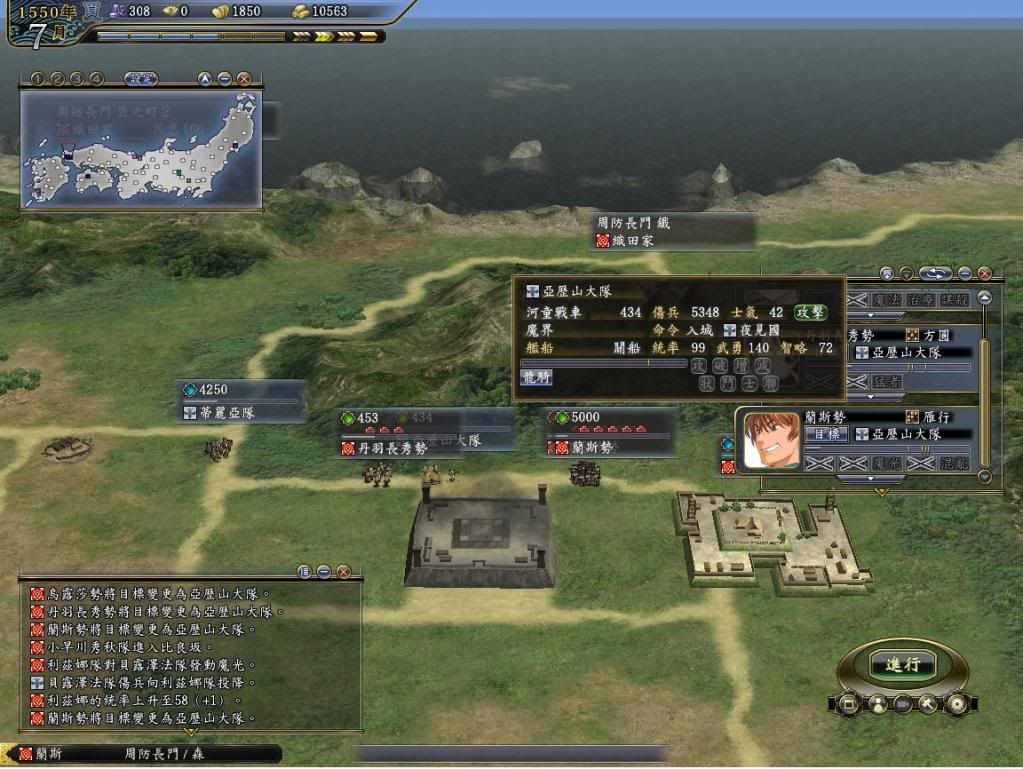This screenshot has width=1023, height=769.
Task: Close the unit list panel on the right
Action: point(984,273)
